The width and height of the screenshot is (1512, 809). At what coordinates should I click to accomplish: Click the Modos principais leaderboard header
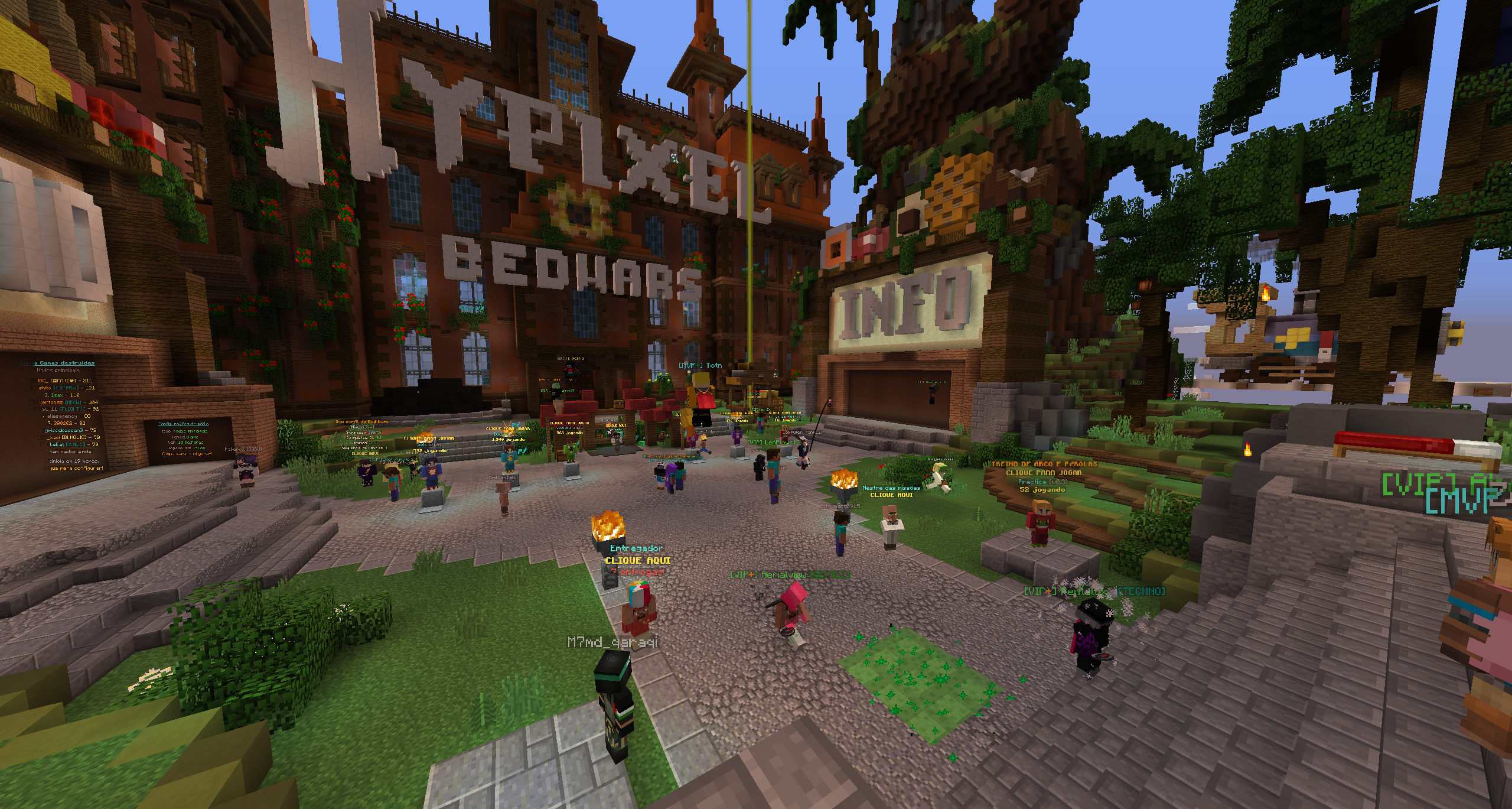pyautogui.click(x=58, y=370)
